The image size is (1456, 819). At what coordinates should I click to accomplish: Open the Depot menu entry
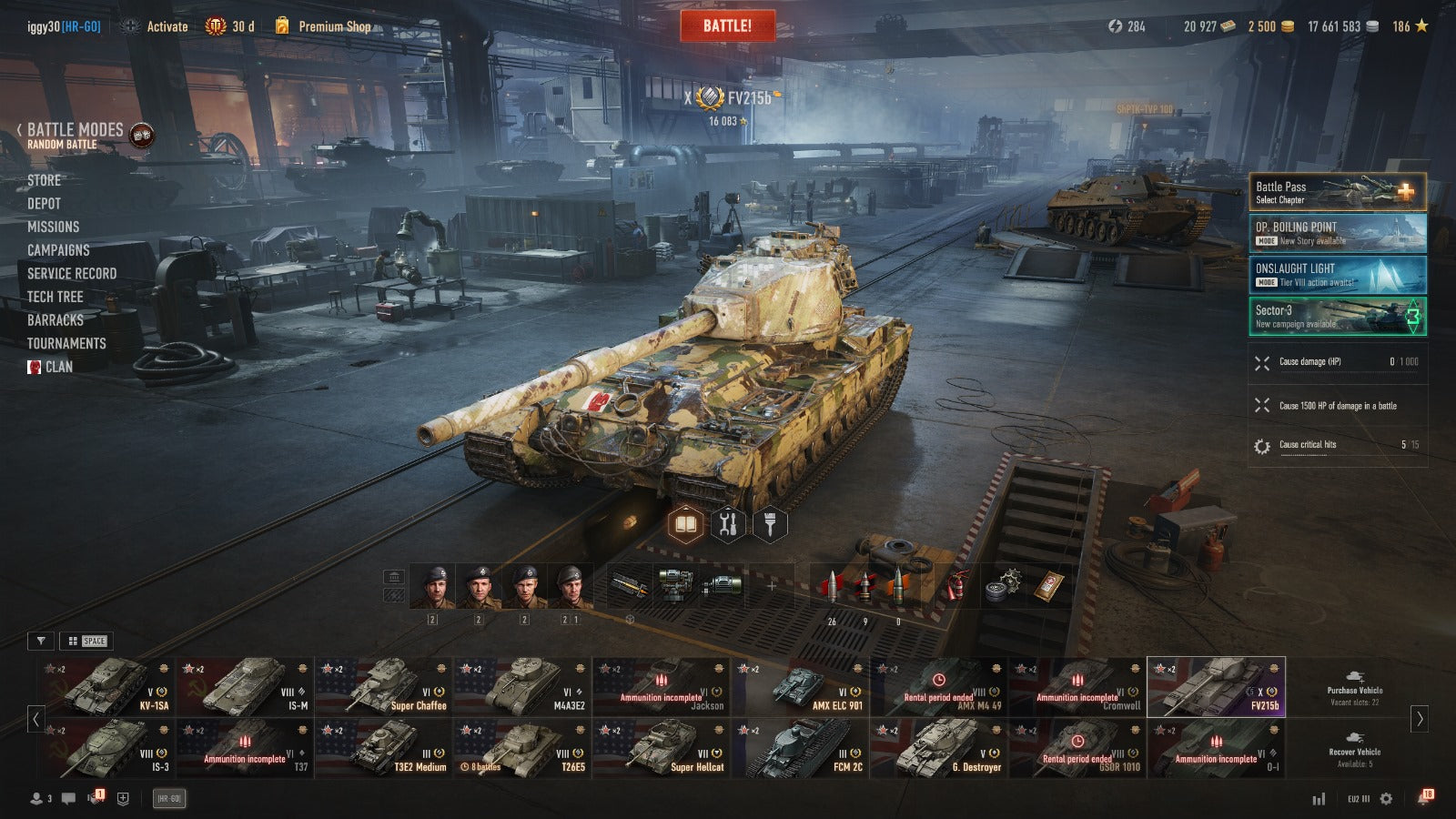[44, 204]
